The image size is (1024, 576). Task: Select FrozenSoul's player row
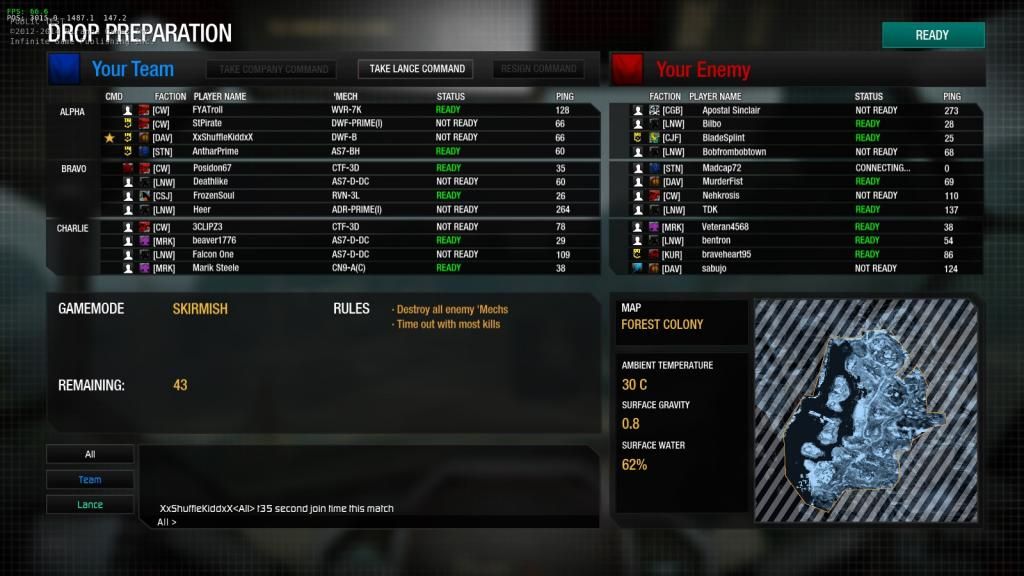tap(212, 196)
